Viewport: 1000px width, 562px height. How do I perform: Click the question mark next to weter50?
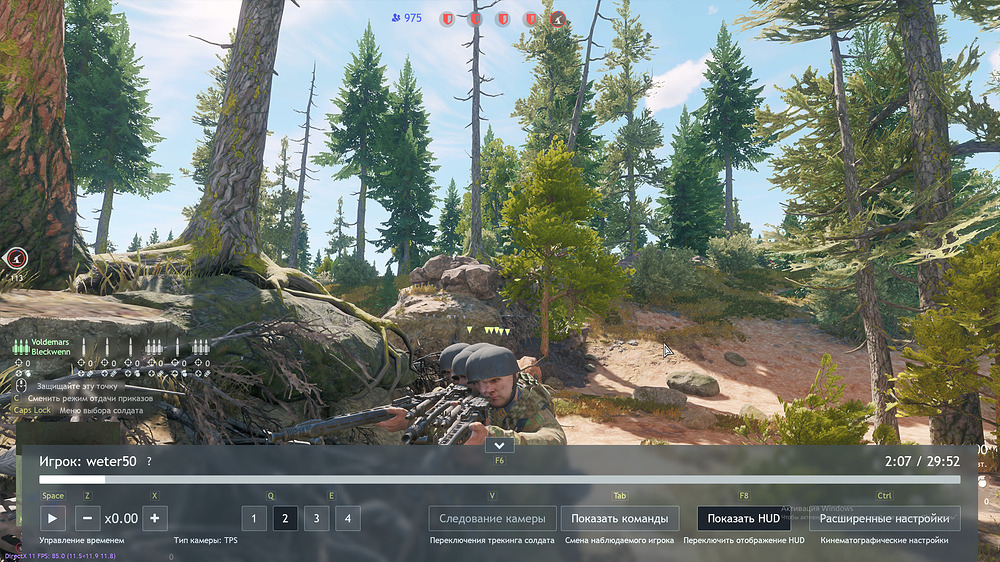[x=149, y=462]
